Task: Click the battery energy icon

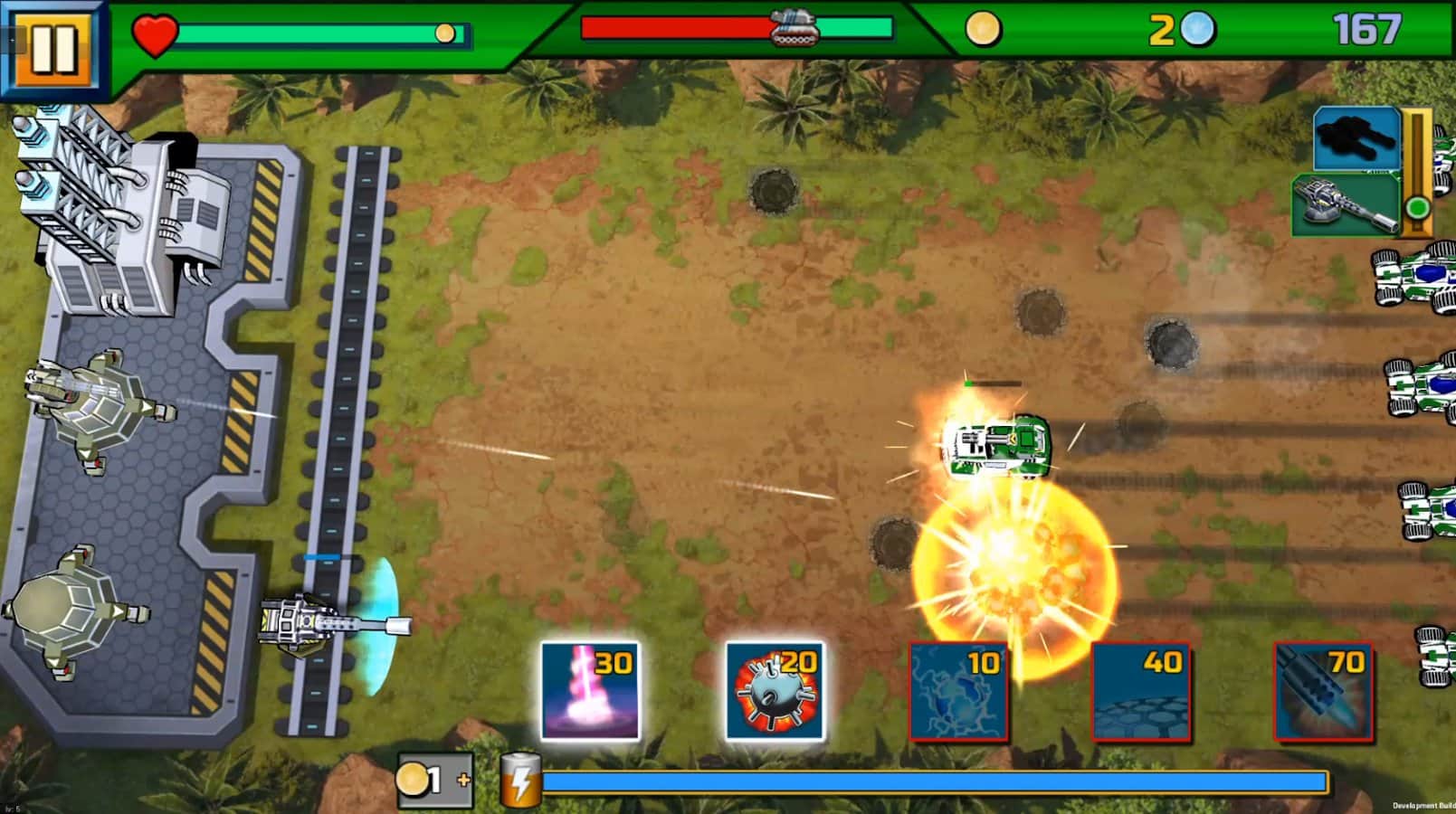Action: click(x=521, y=780)
